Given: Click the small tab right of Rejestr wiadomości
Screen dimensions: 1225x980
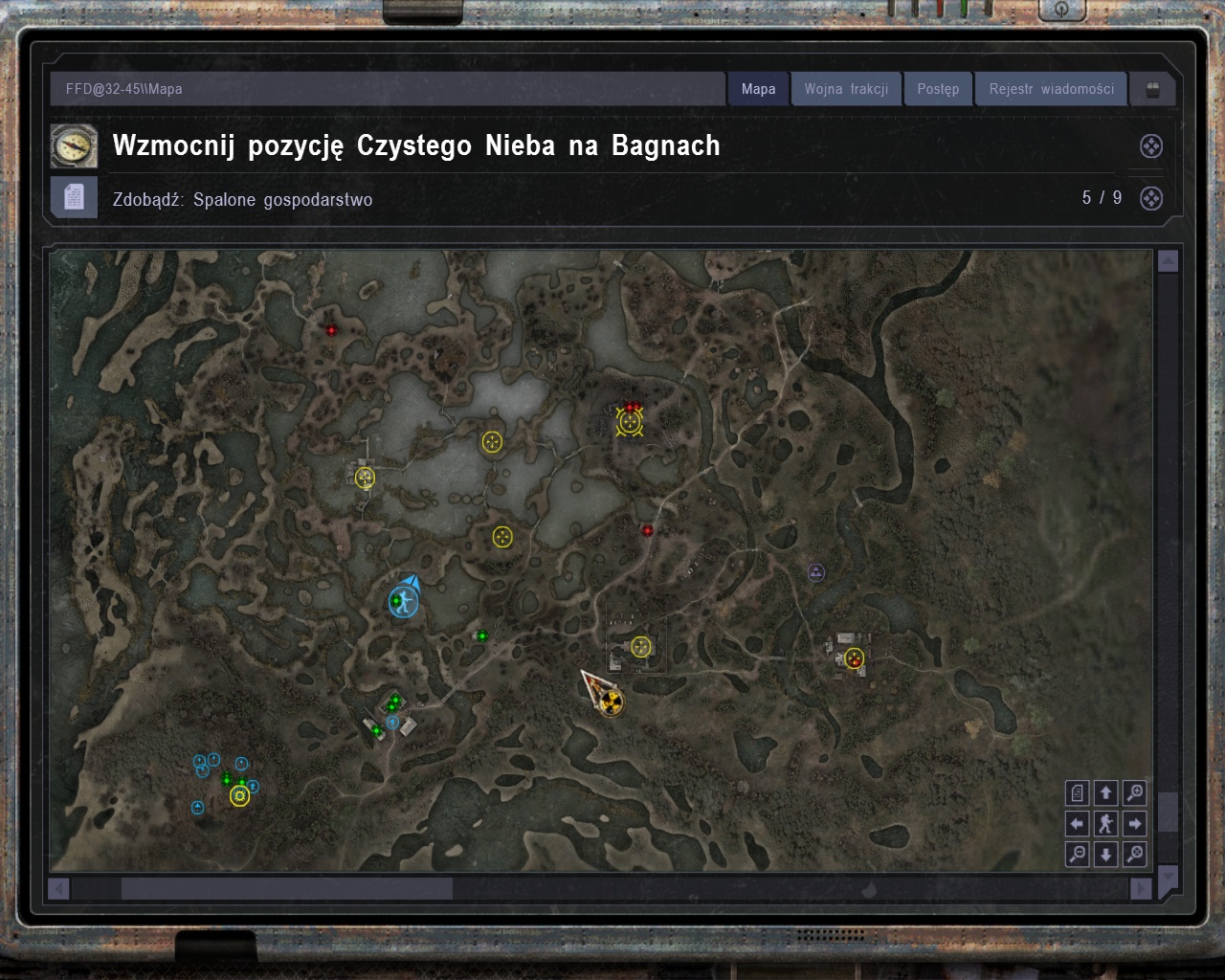Looking at the screenshot, I should (1152, 90).
